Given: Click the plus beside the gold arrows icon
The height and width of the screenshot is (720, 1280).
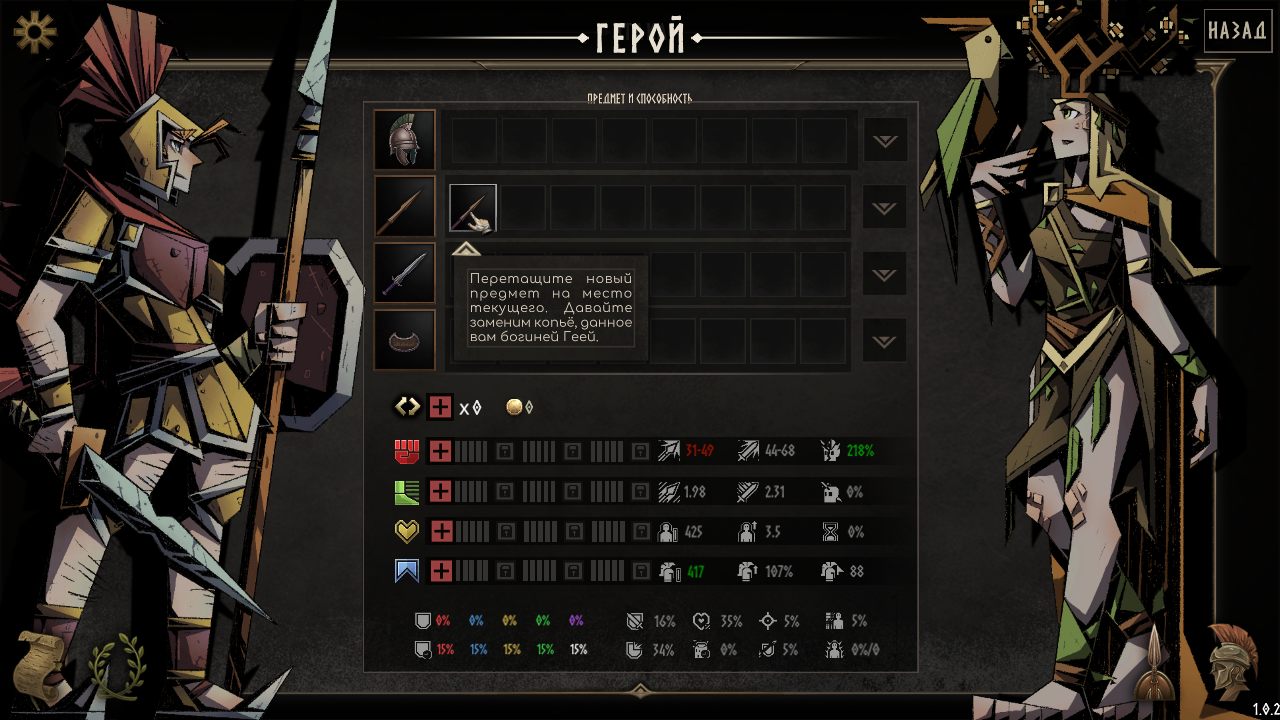Looking at the screenshot, I should (x=440, y=407).
